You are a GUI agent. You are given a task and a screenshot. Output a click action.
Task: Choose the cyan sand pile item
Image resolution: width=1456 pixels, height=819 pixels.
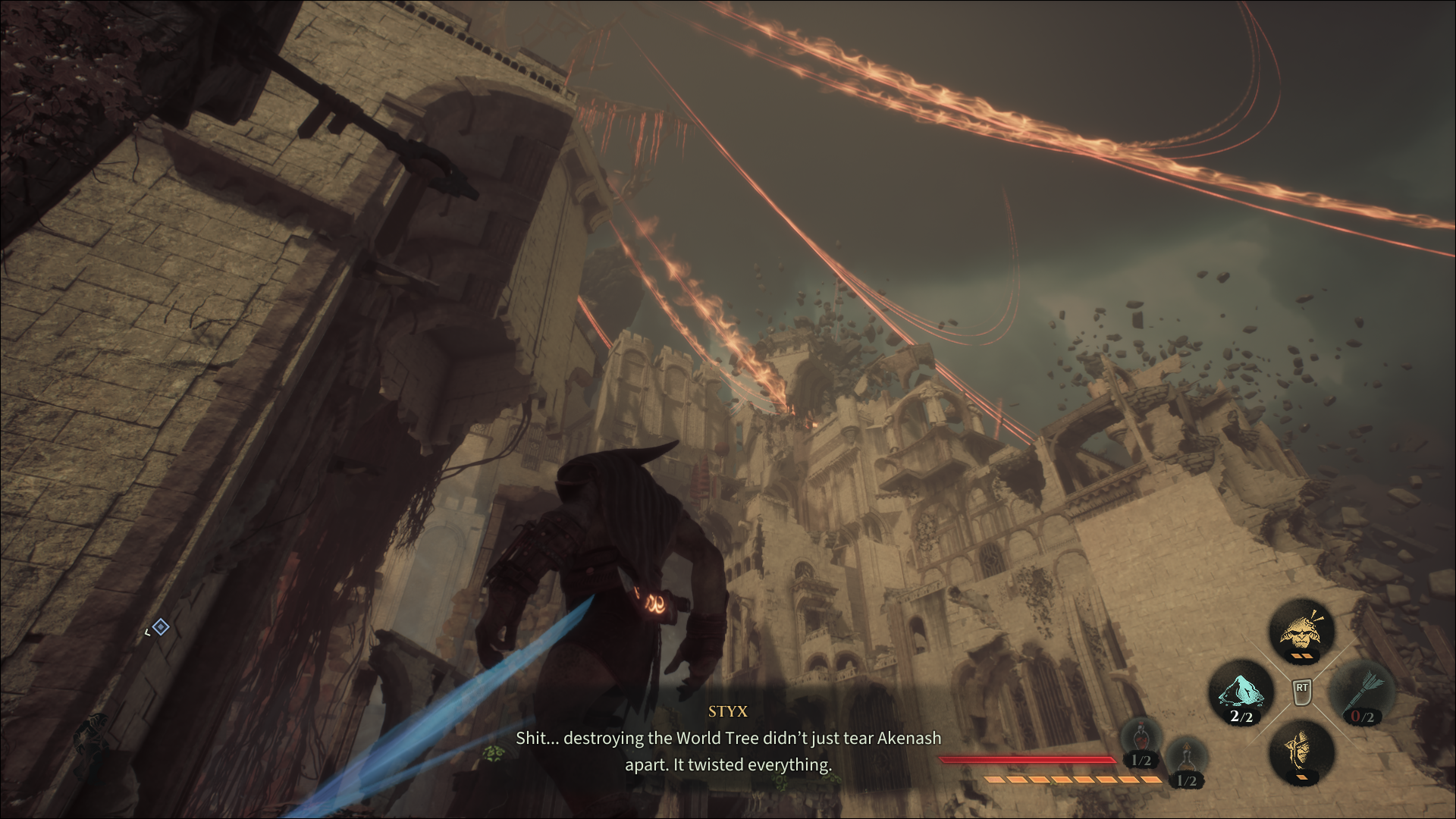point(1240,692)
